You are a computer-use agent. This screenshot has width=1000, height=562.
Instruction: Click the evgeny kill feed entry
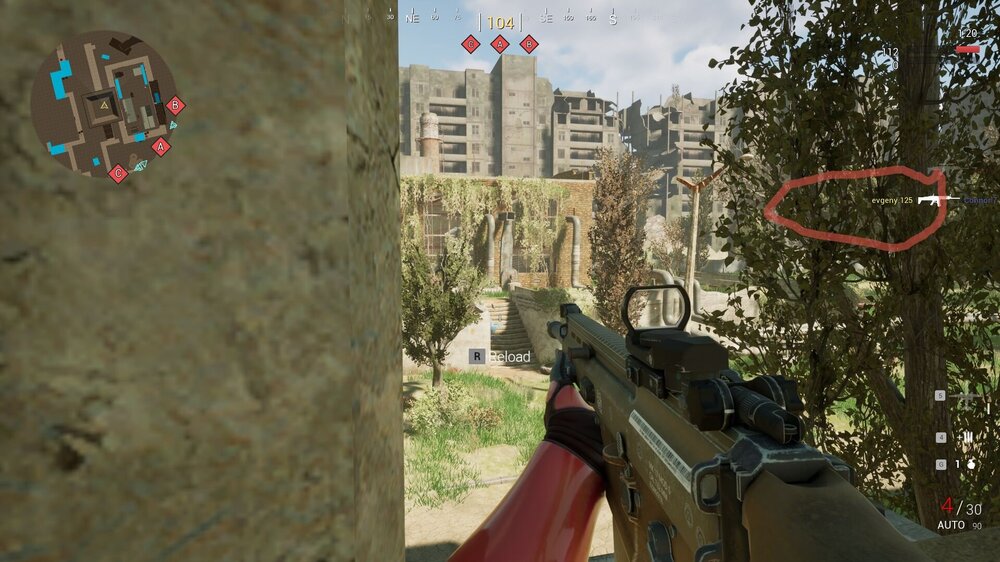892,201
